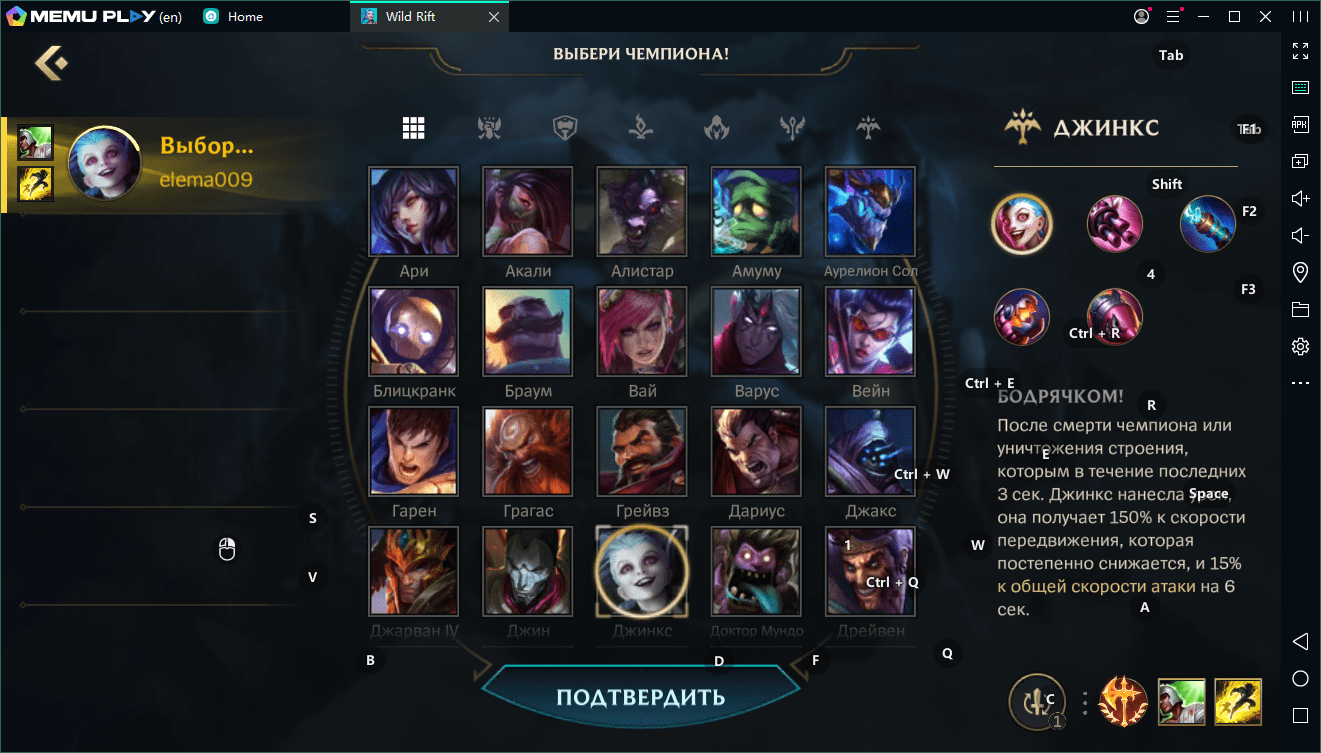Pick Браум from the champion grid
This screenshot has width=1321, height=753.
[x=528, y=331]
